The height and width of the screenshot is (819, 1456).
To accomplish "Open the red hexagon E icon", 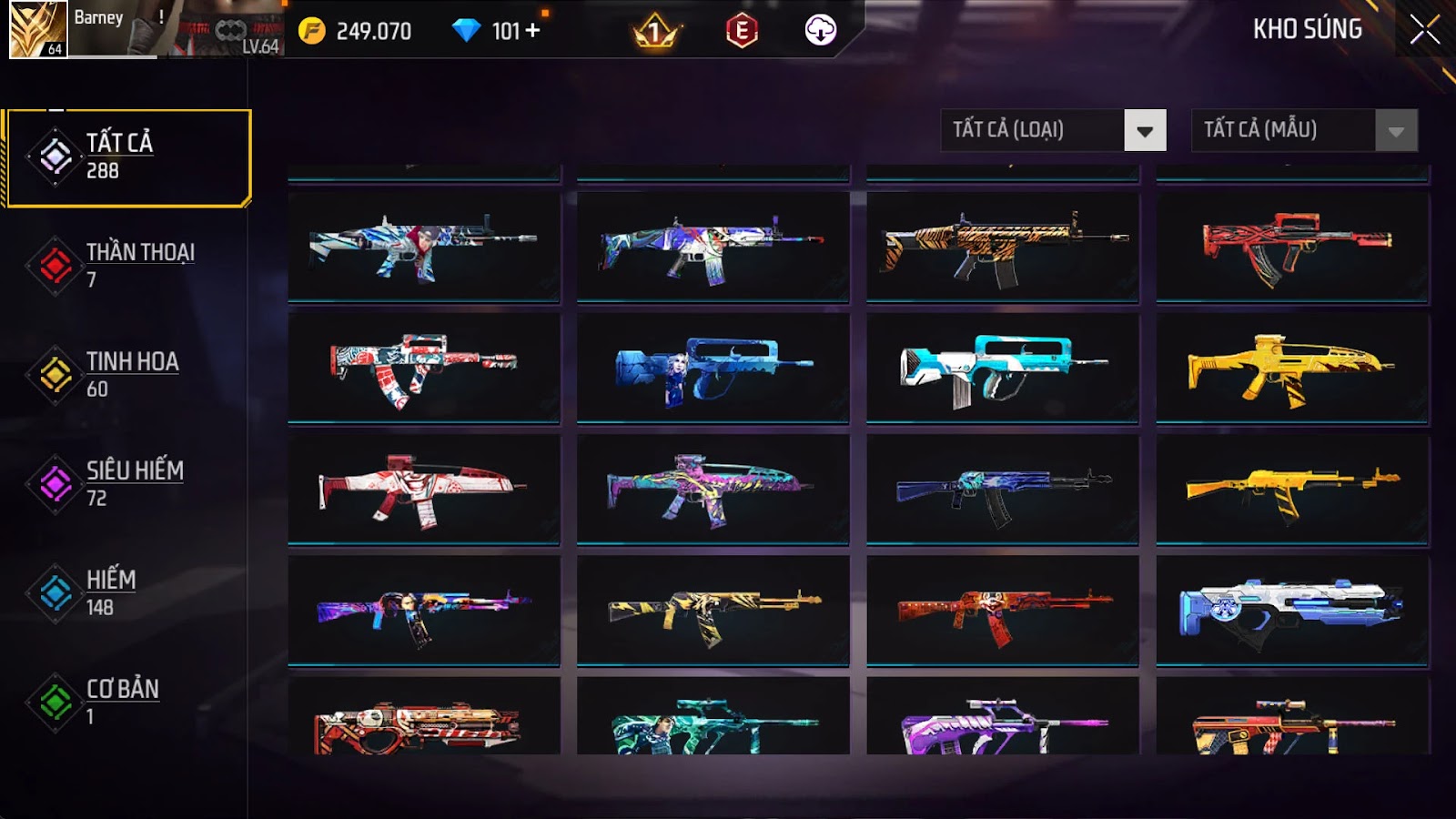I will click(742, 32).
